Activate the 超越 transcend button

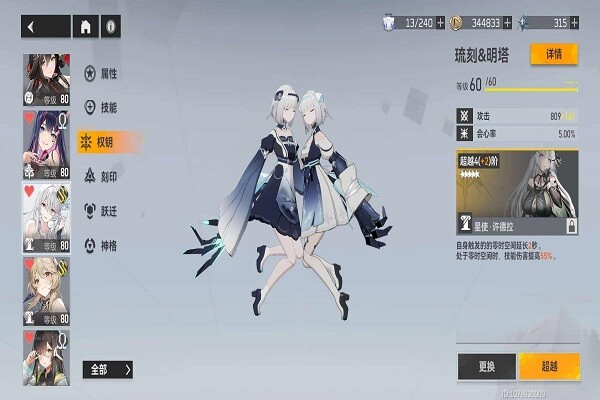tap(548, 364)
